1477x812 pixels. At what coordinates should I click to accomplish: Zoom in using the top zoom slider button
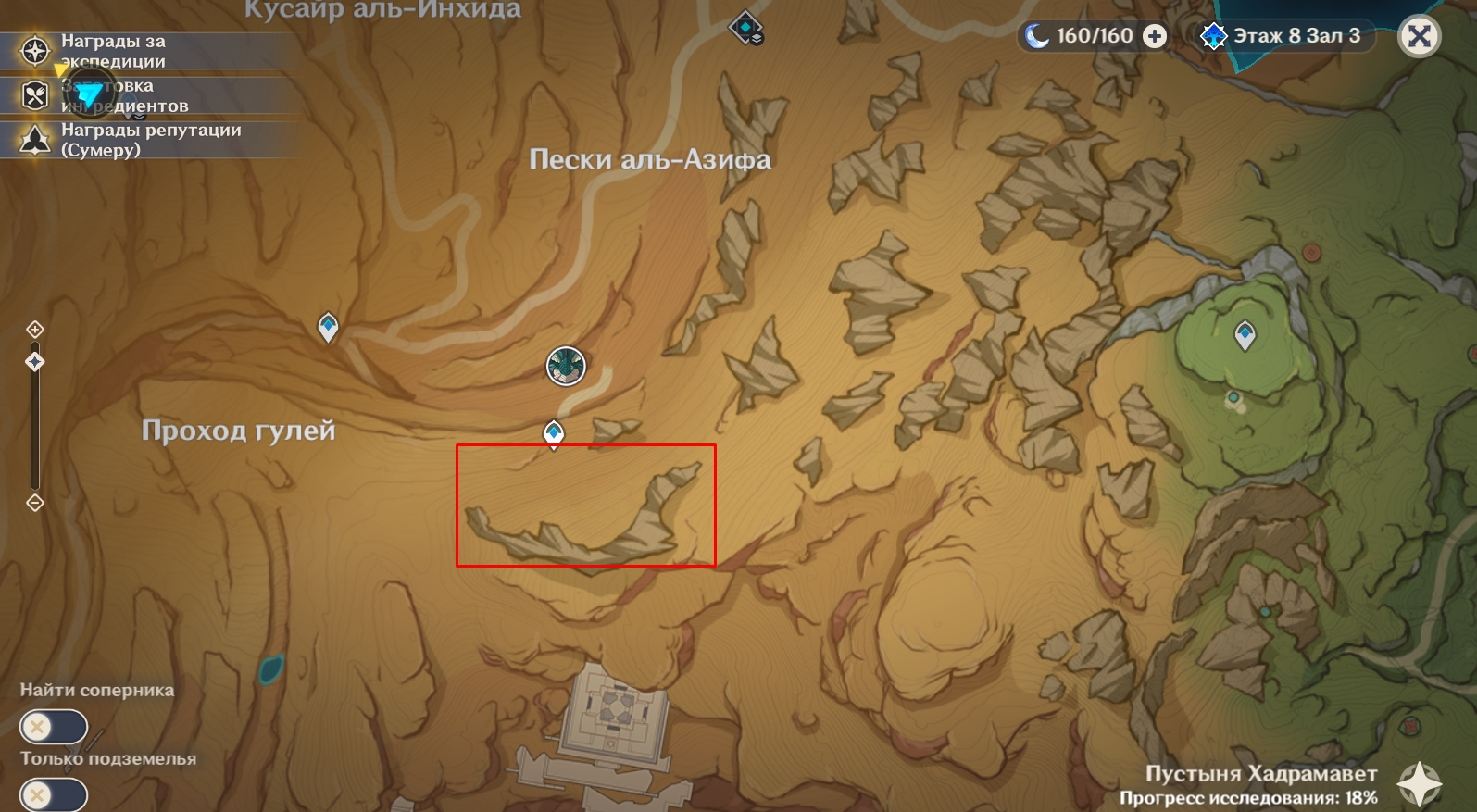pos(35,330)
